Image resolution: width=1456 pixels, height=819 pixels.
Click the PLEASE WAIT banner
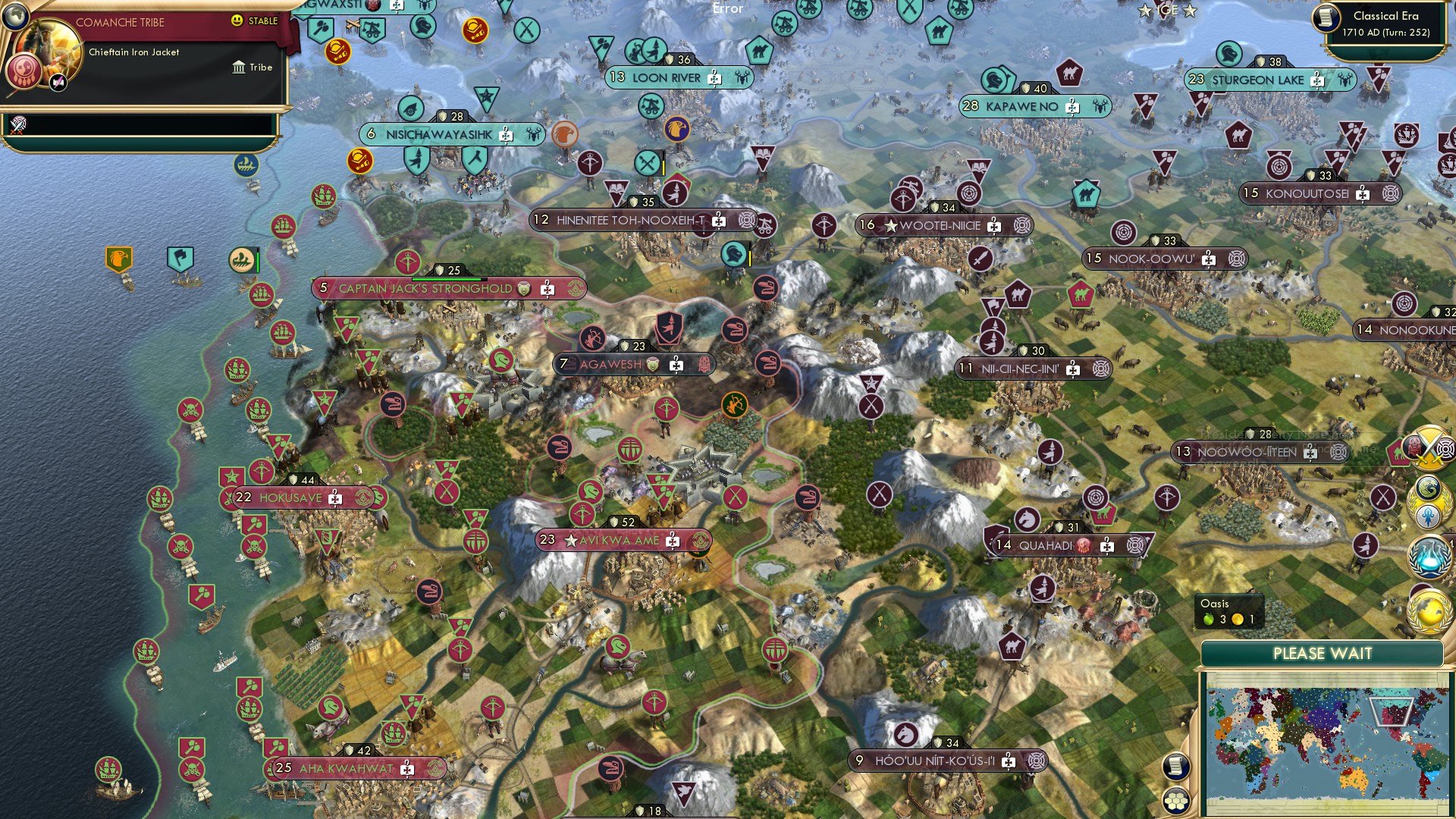(x=1323, y=653)
